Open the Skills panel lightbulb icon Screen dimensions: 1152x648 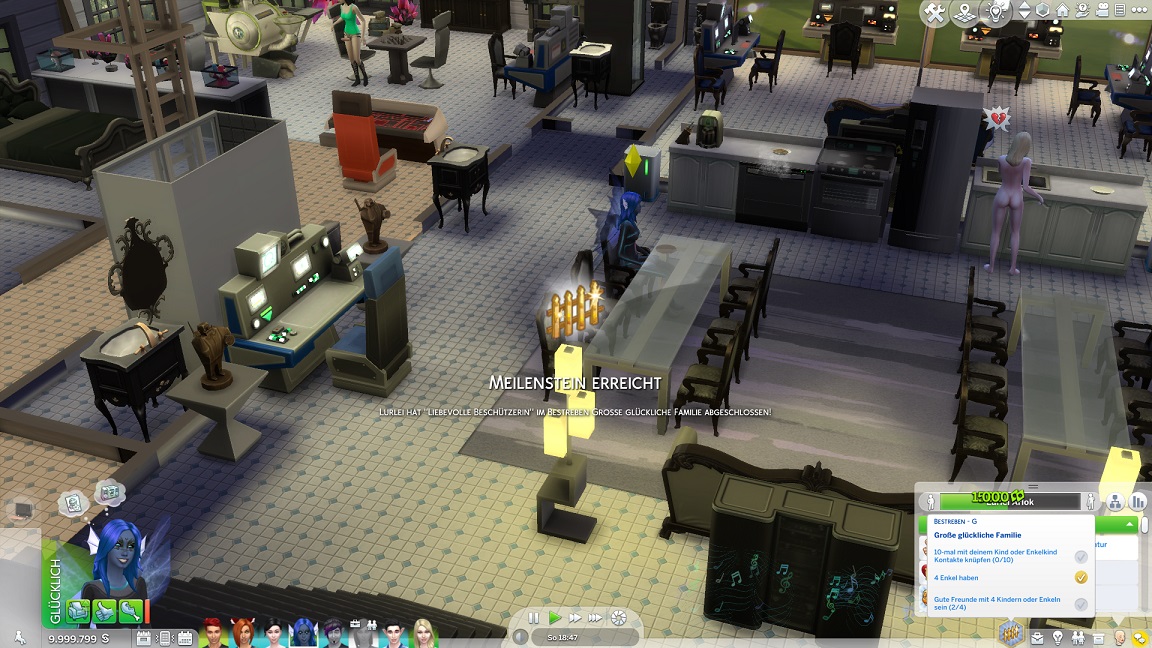1059,636
